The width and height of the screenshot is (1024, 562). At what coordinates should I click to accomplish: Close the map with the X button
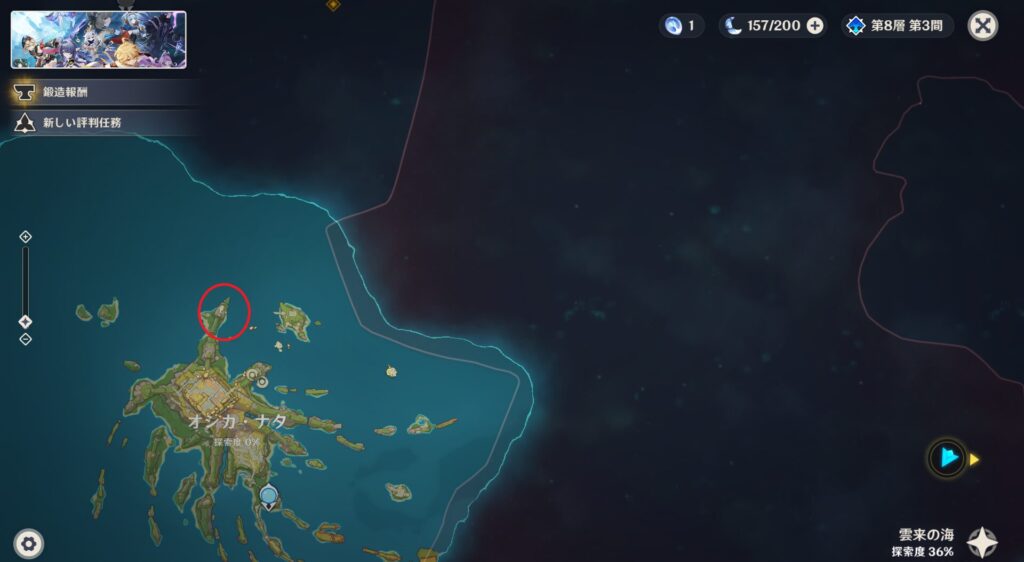[983, 26]
